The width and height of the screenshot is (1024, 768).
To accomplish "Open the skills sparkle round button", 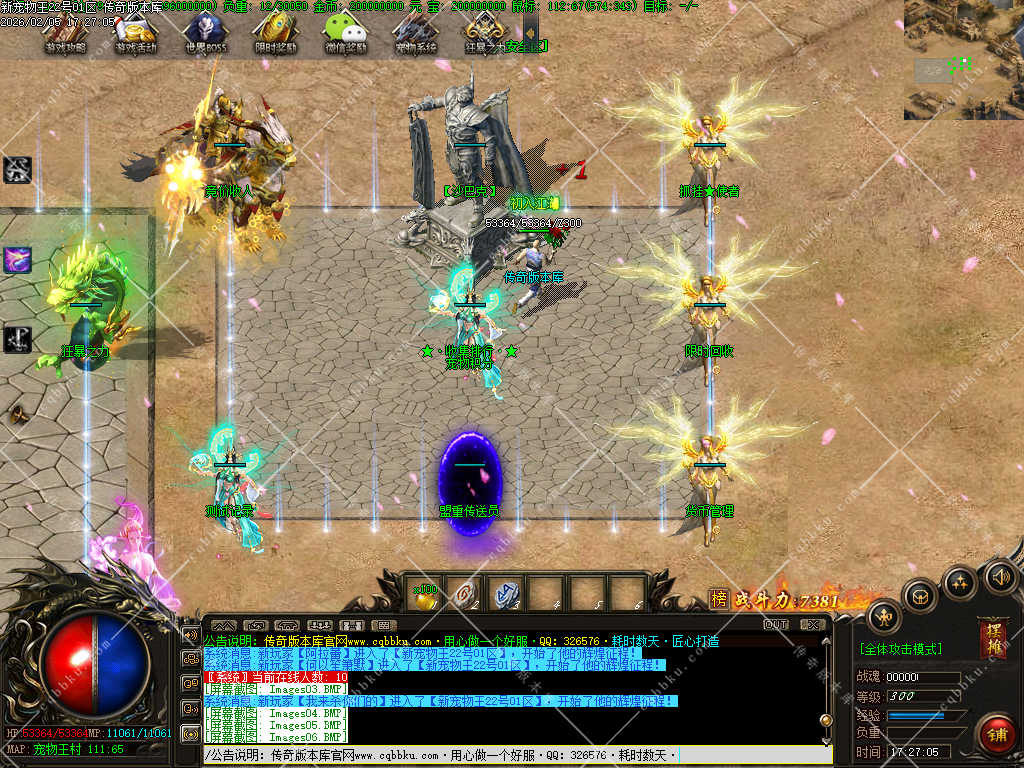I will pos(960,580).
